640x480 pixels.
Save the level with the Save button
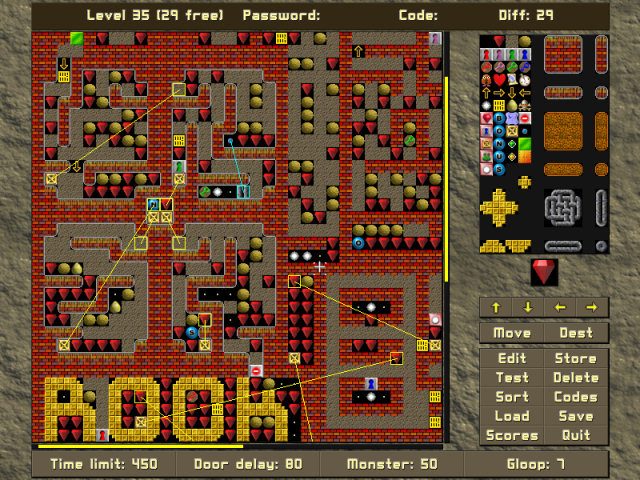click(576, 416)
